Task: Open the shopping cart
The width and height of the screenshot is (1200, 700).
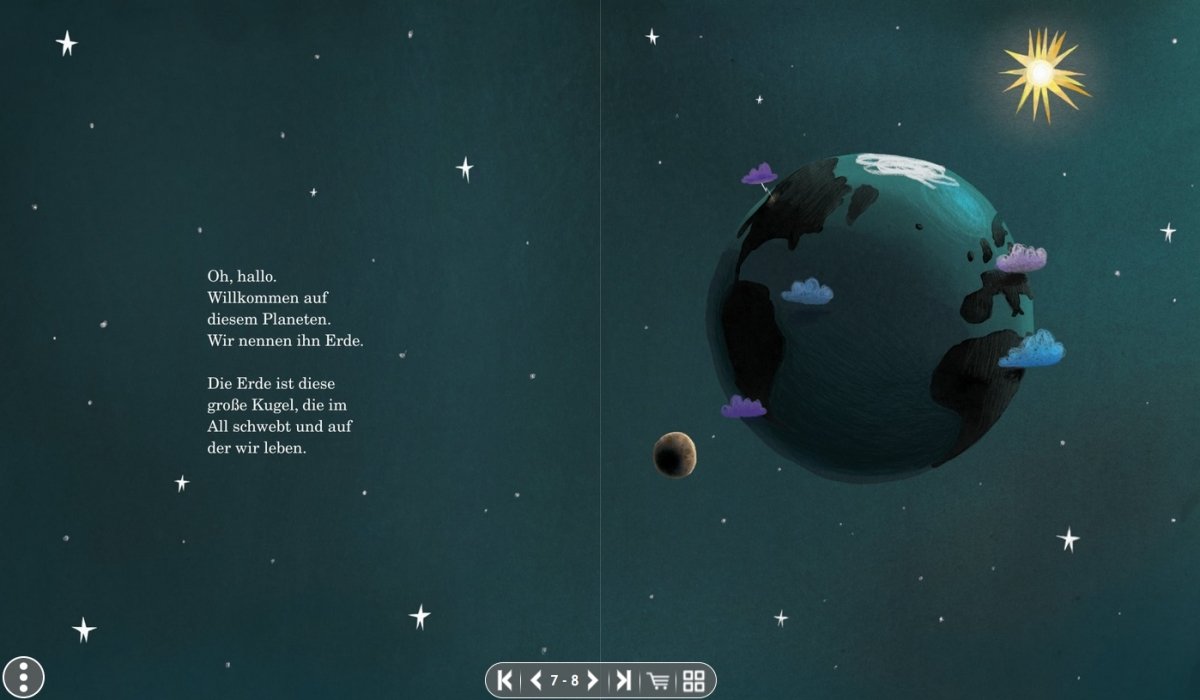Action: 658,681
